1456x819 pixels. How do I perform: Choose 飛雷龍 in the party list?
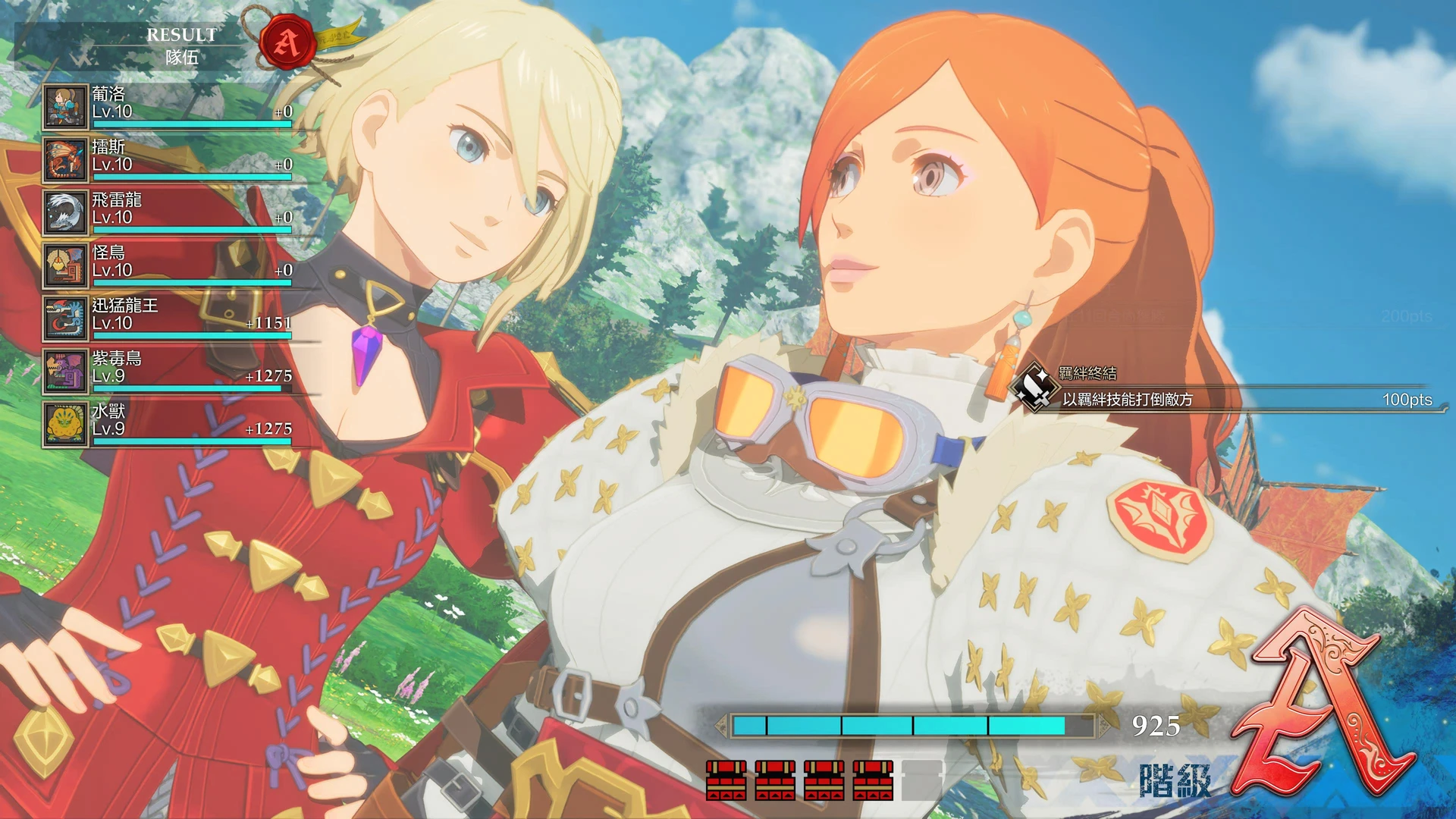click(168, 212)
